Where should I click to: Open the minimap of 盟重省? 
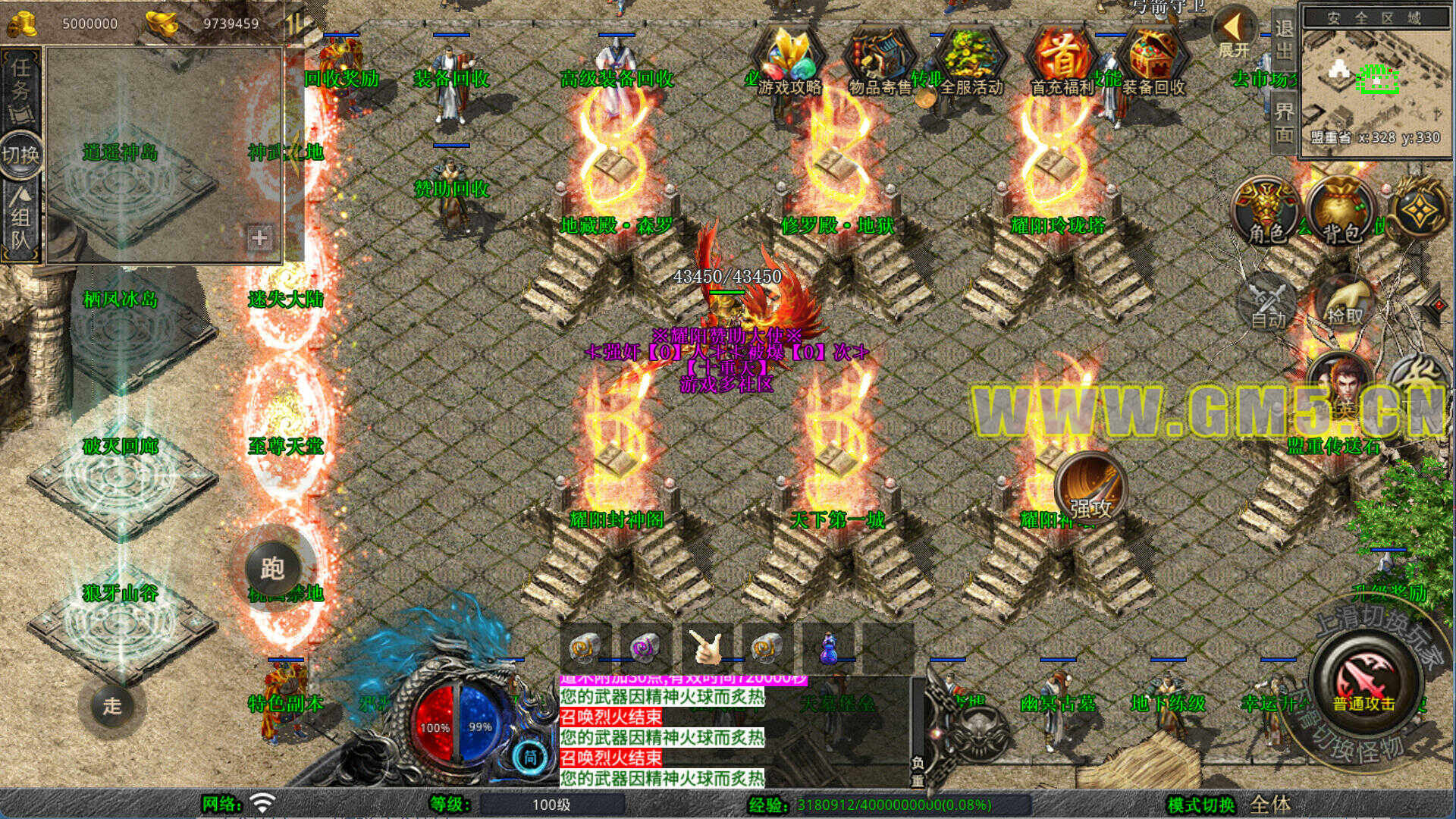[x=1374, y=80]
